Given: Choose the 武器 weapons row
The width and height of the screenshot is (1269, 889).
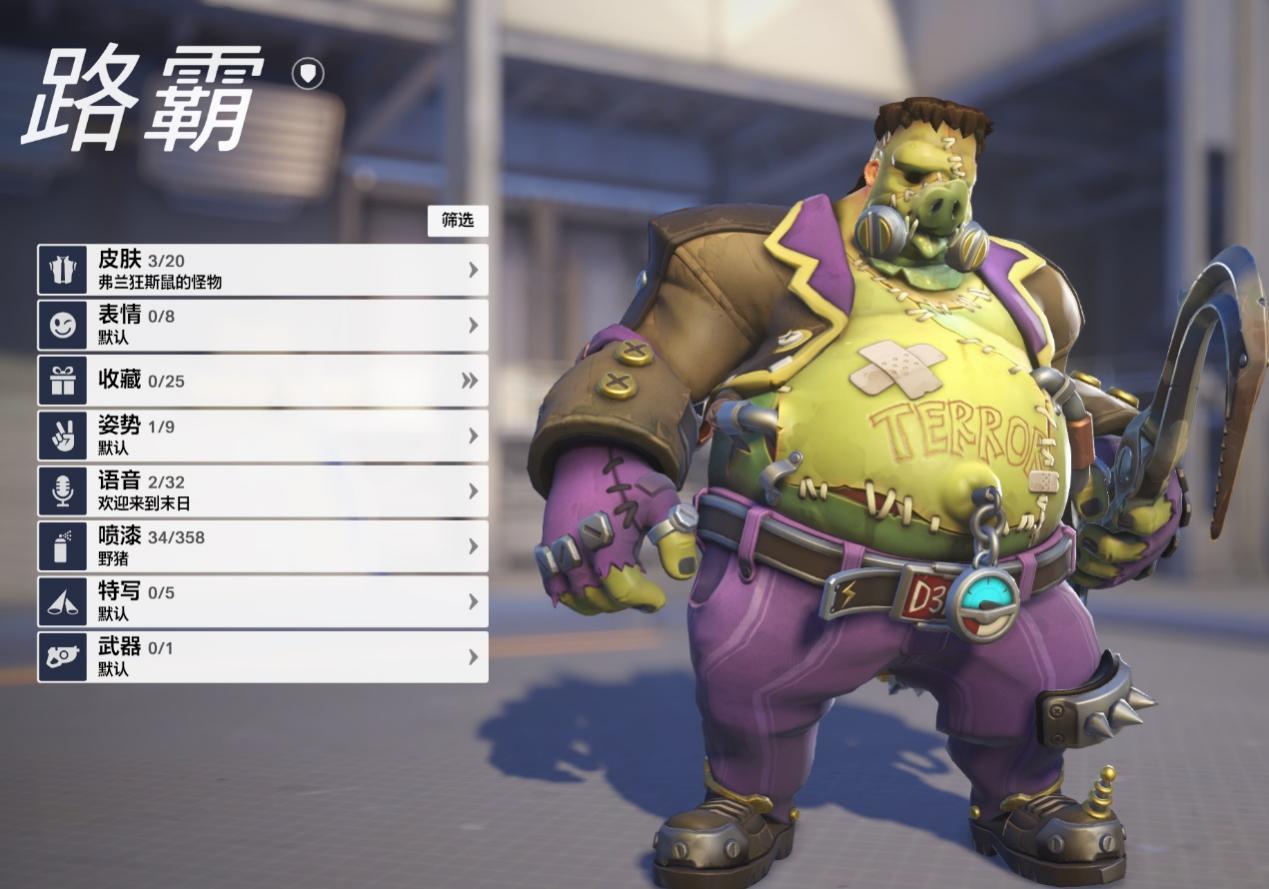Looking at the screenshot, I should pyautogui.click(x=263, y=657).
